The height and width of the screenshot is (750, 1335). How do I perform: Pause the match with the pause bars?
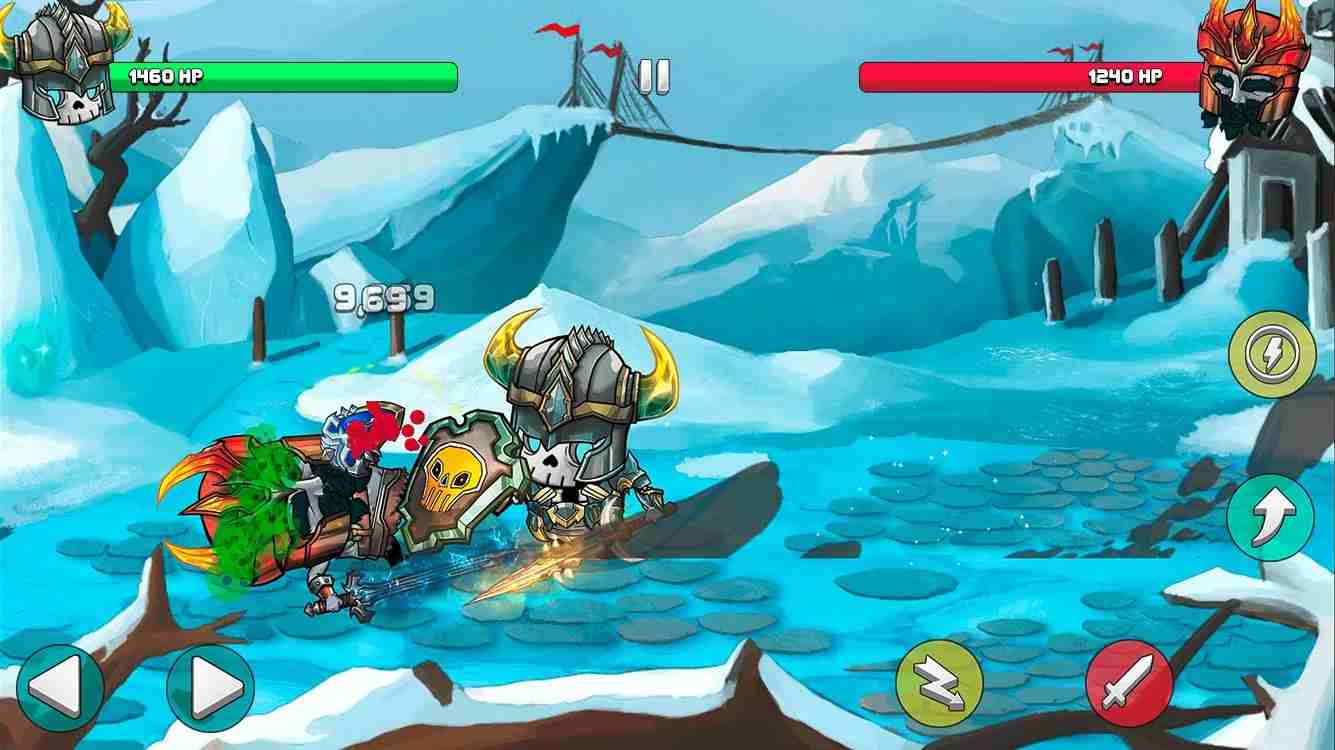655,77
